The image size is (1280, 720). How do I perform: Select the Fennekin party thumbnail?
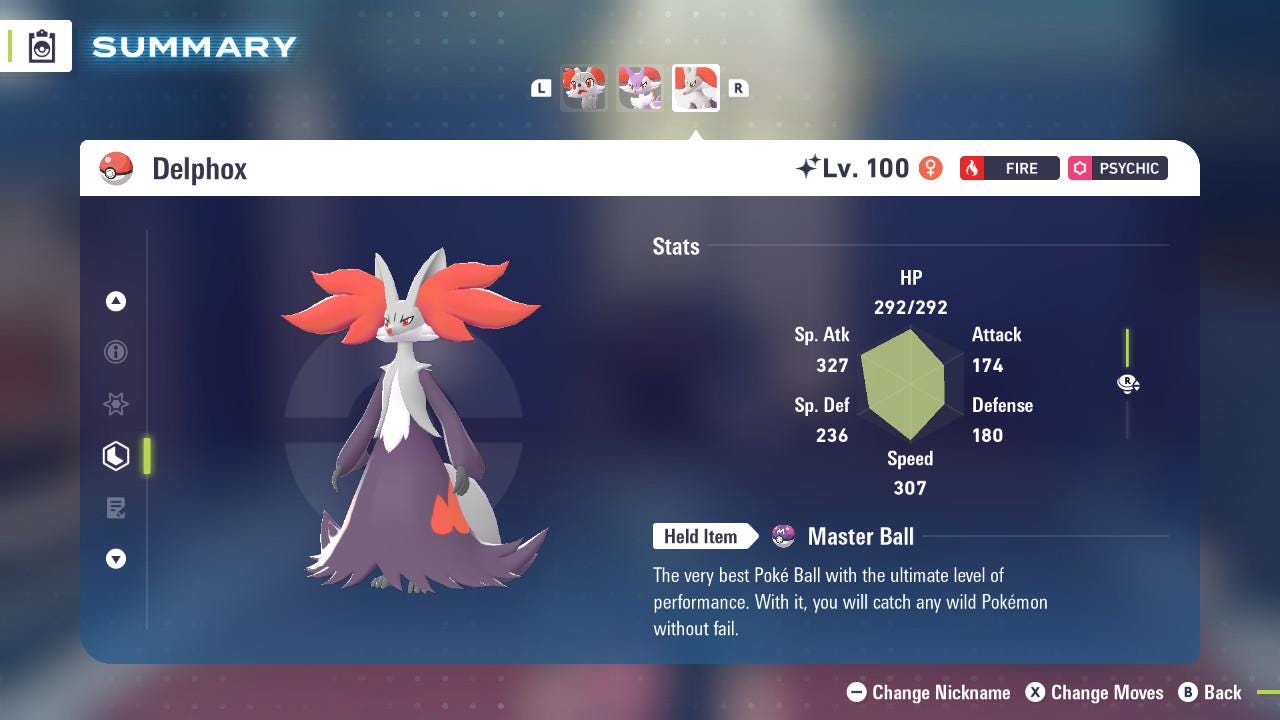[584, 87]
